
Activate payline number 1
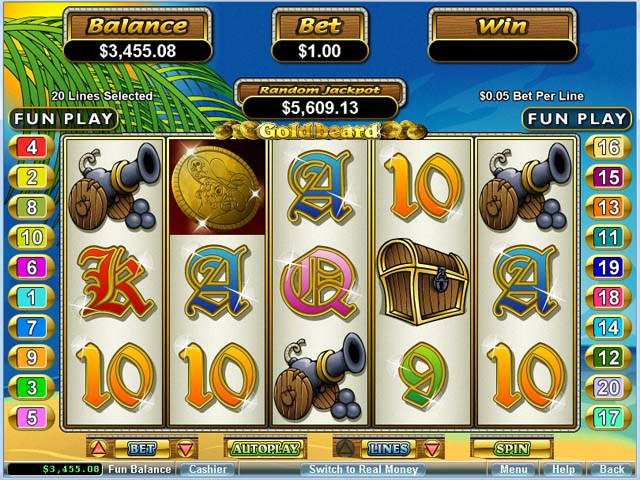coord(31,297)
